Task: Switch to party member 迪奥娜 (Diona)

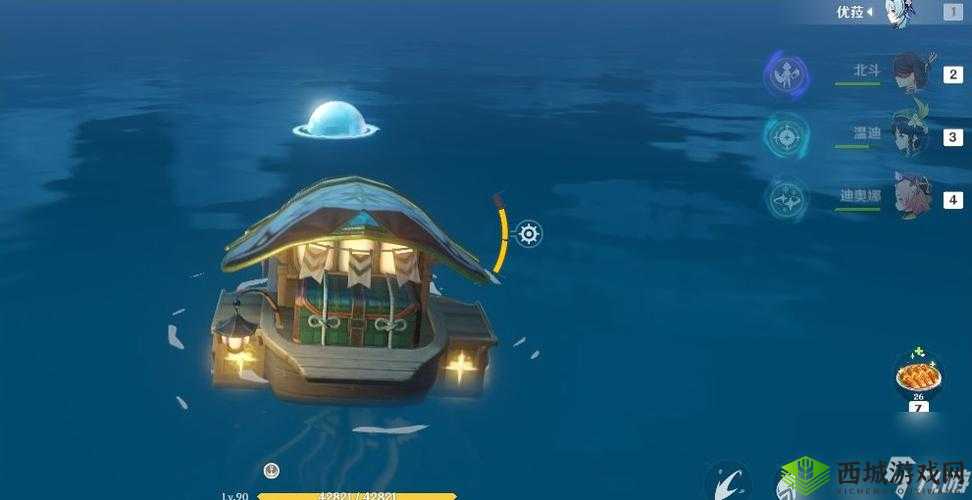Action: tap(911, 197)
